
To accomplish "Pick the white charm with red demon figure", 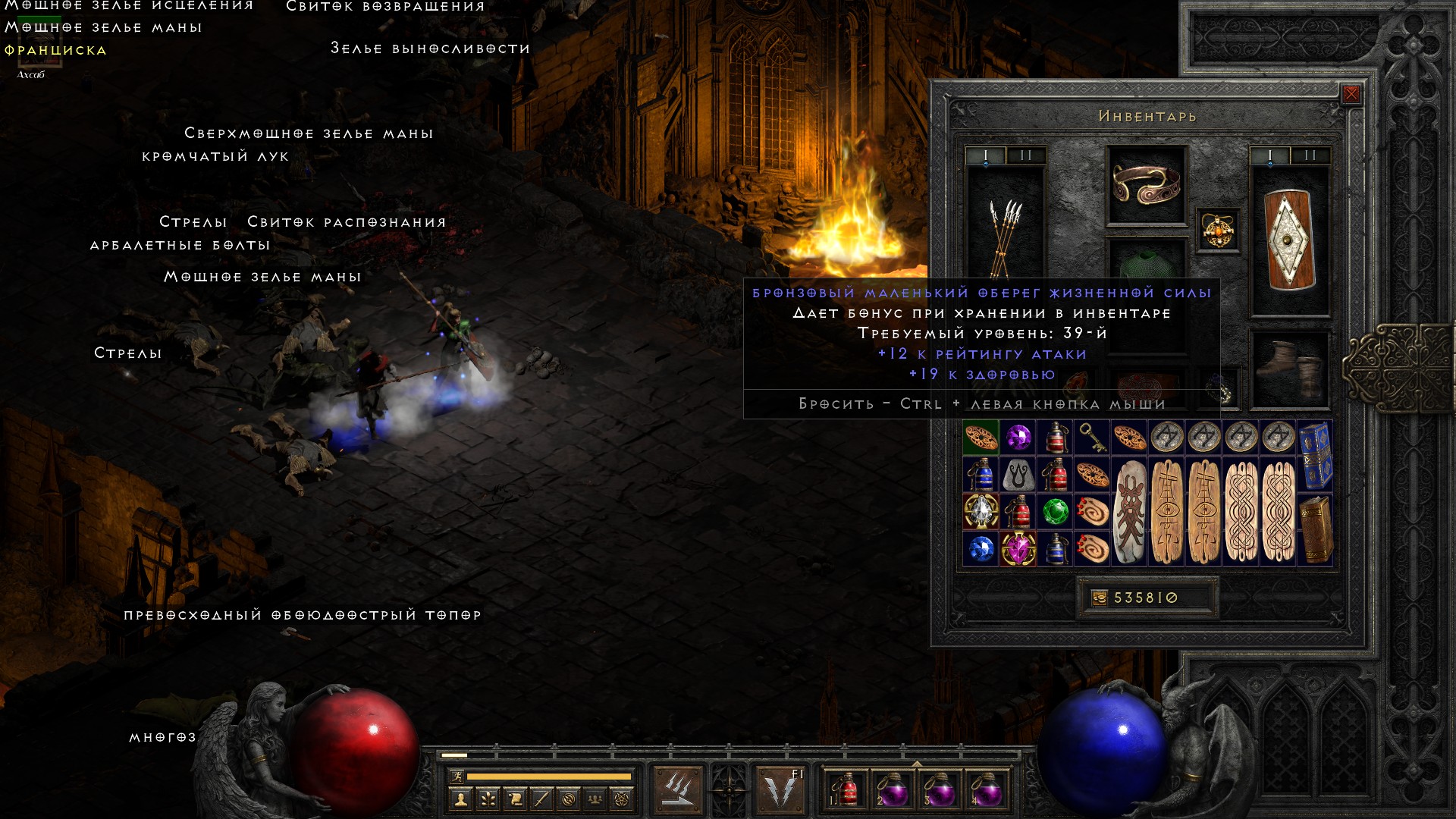I will pyautogui.click(x=1129, y=512).
